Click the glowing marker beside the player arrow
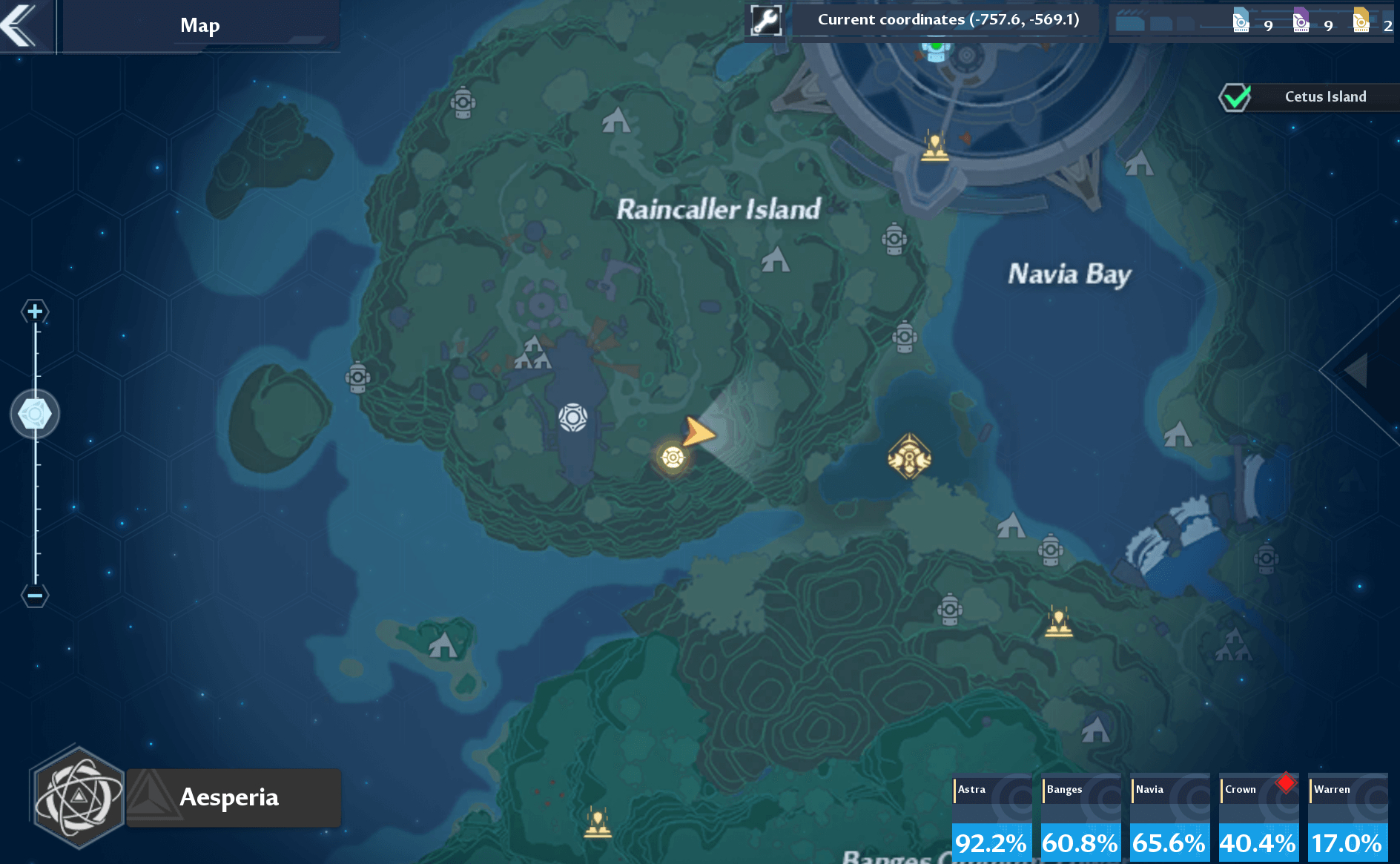1400x864 pixels. (x=673, y=457)
